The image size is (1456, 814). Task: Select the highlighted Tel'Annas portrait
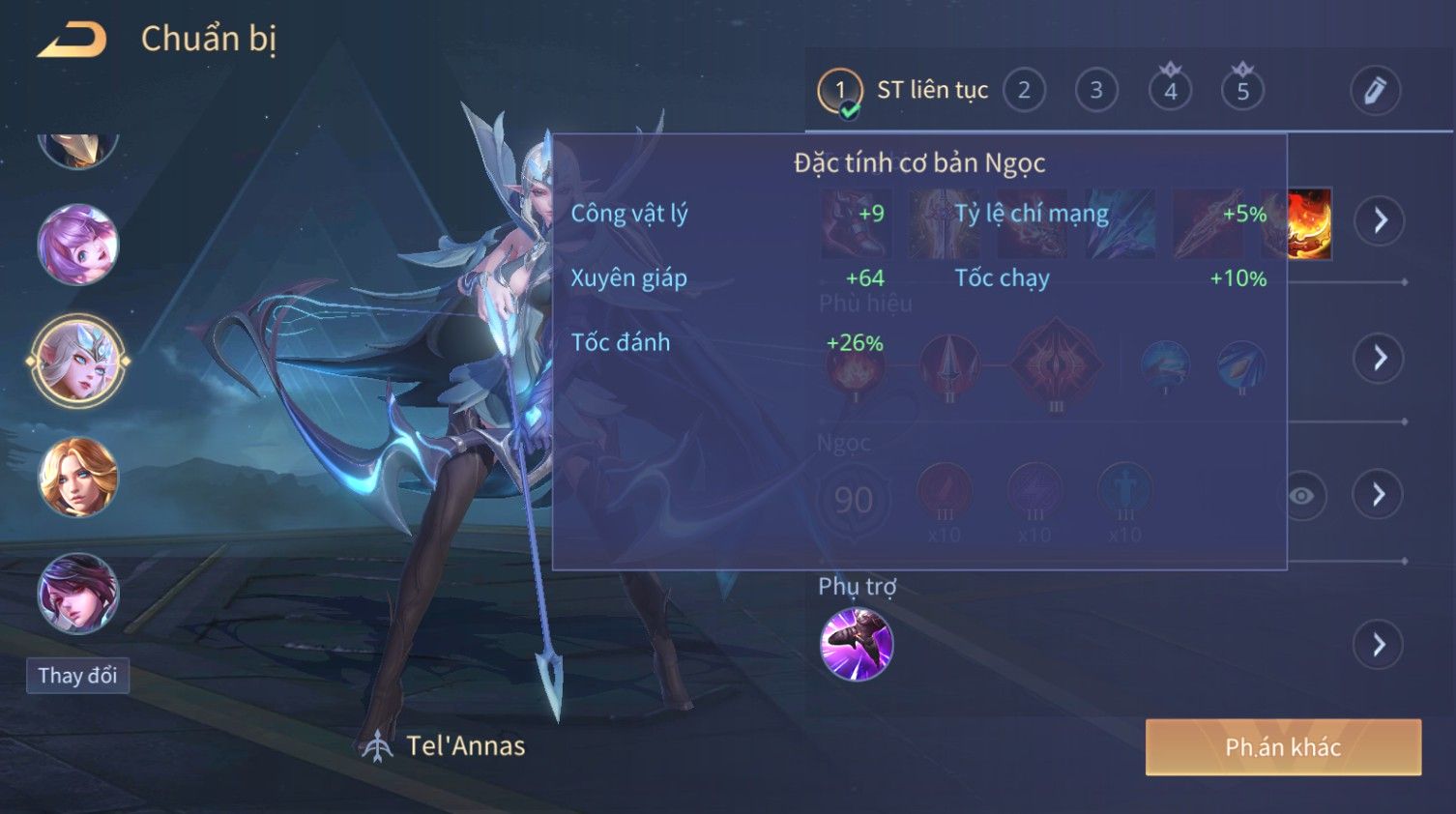[x=78, y=361]
